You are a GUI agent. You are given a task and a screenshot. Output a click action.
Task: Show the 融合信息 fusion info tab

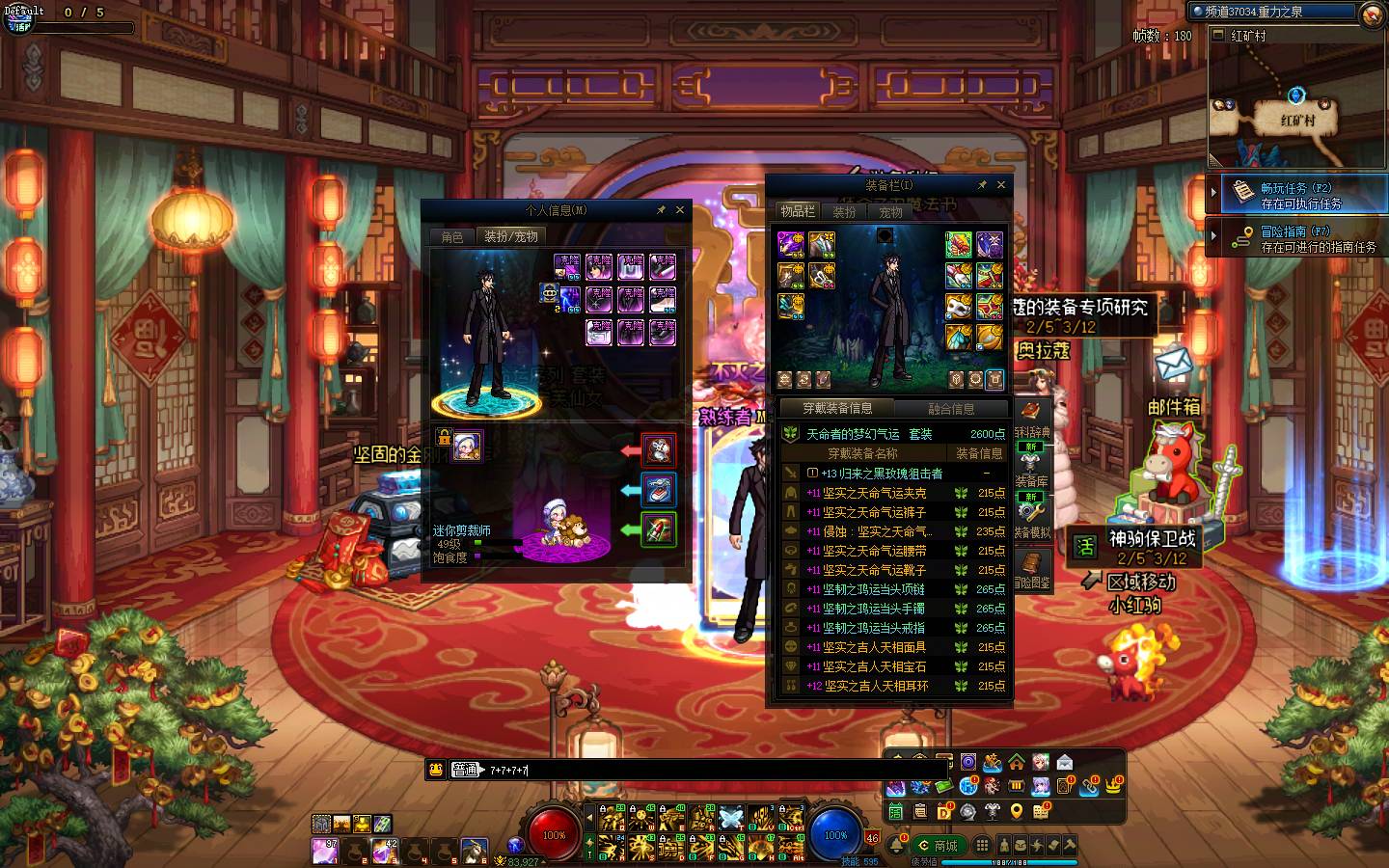pyautogui.click(x=951, y=409)
